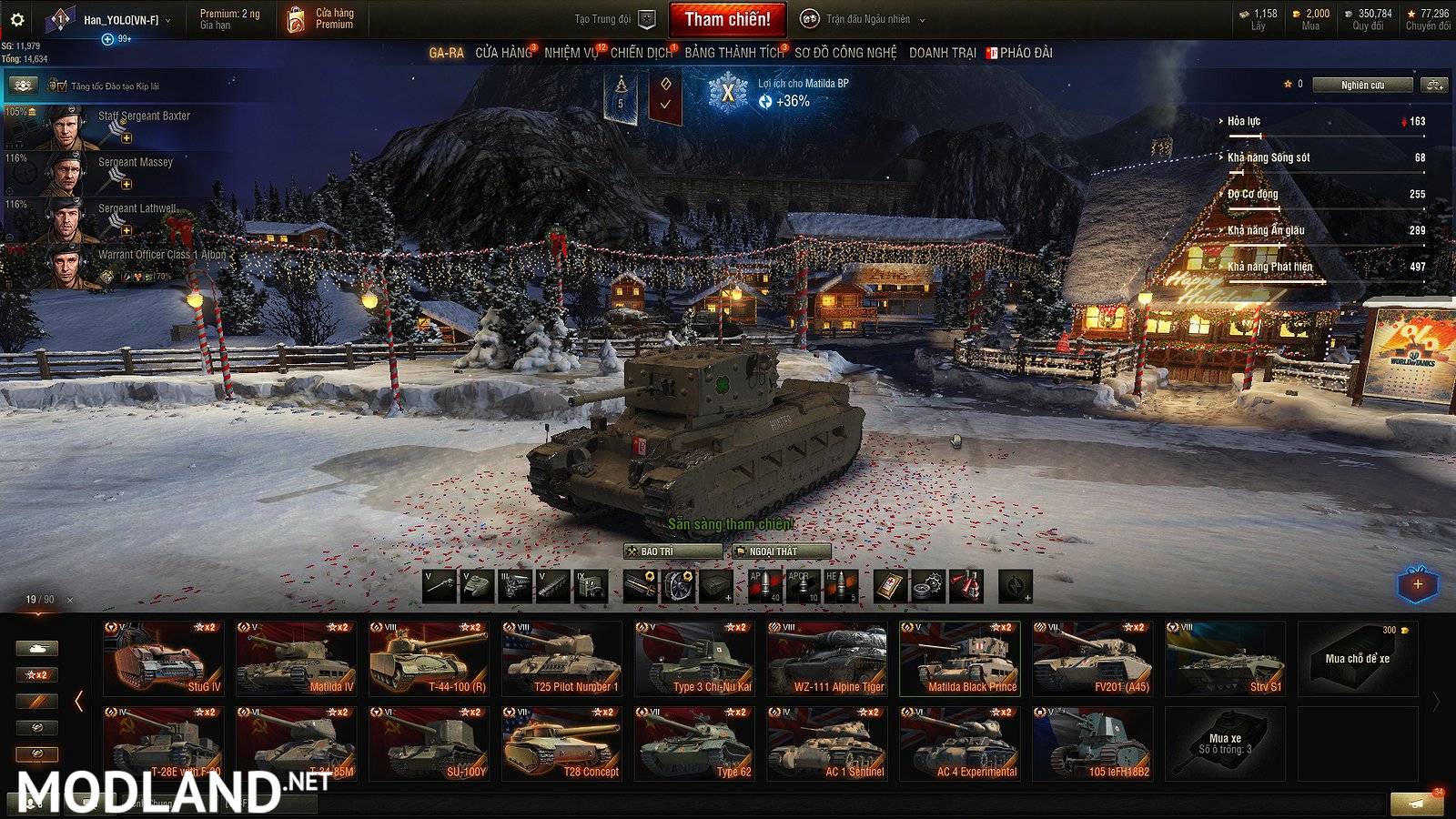Open the Trận đấu Ngẫu nhiên mode dropdown
The image size is (1456, 819).
867,19
